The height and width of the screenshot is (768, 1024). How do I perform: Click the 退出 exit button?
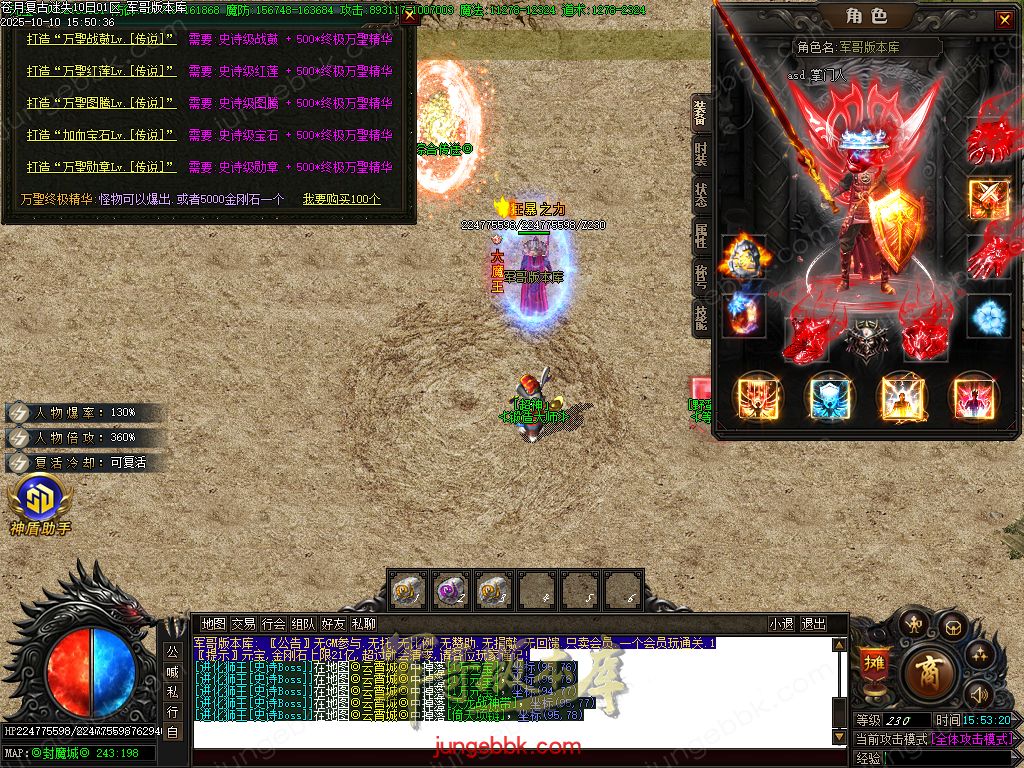[x=813, y=624]
